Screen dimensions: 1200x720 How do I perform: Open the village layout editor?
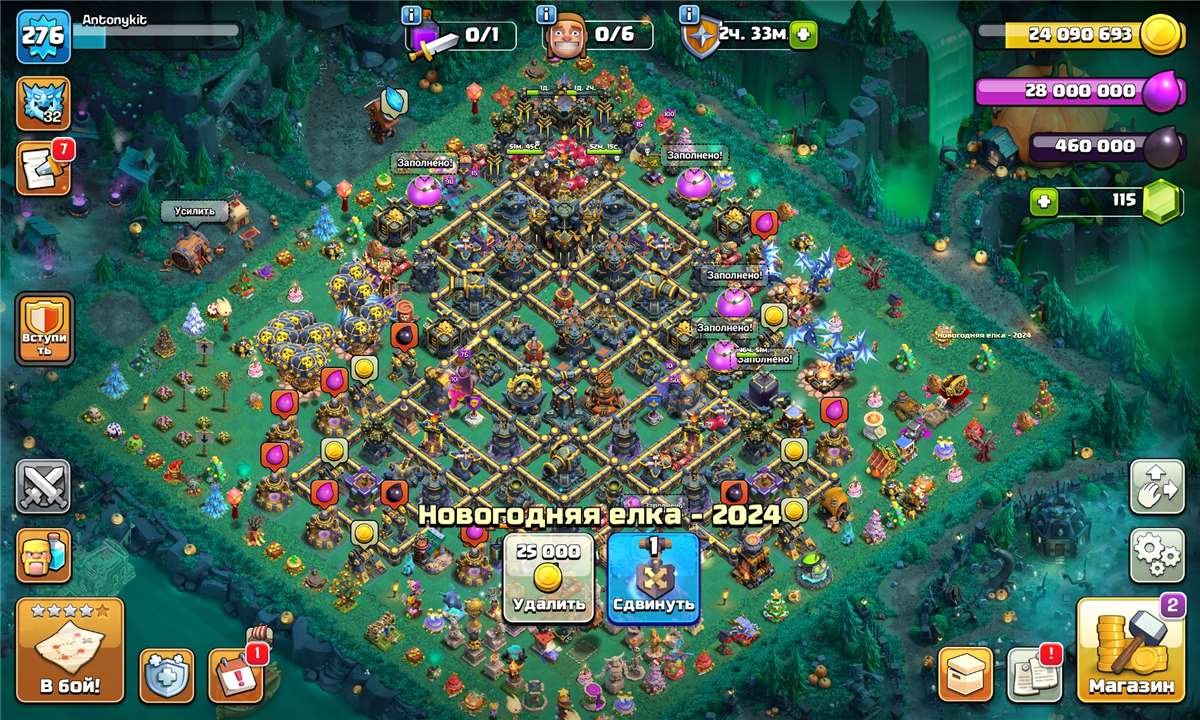[x=1157, y=487]
